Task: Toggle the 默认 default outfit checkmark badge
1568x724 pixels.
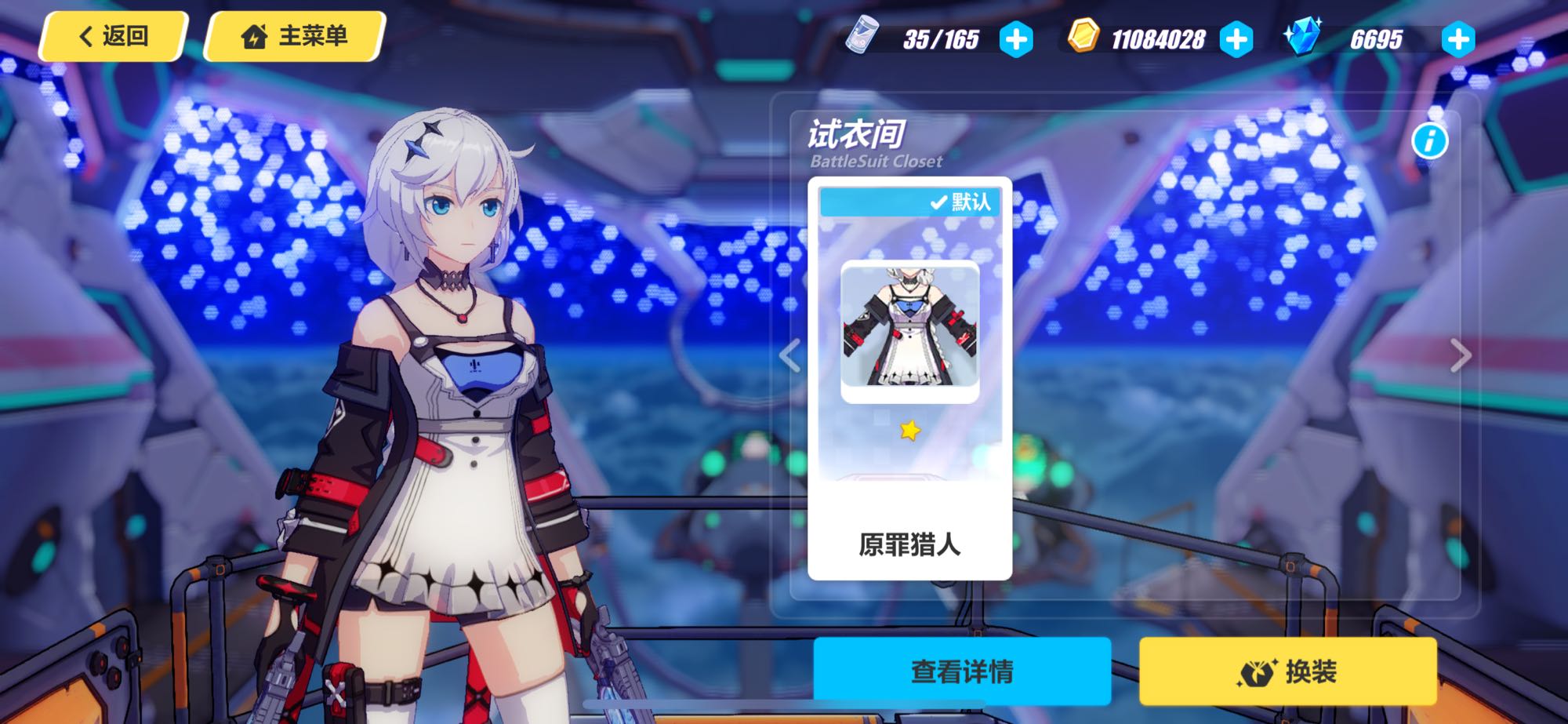Action: click(962, 202)
